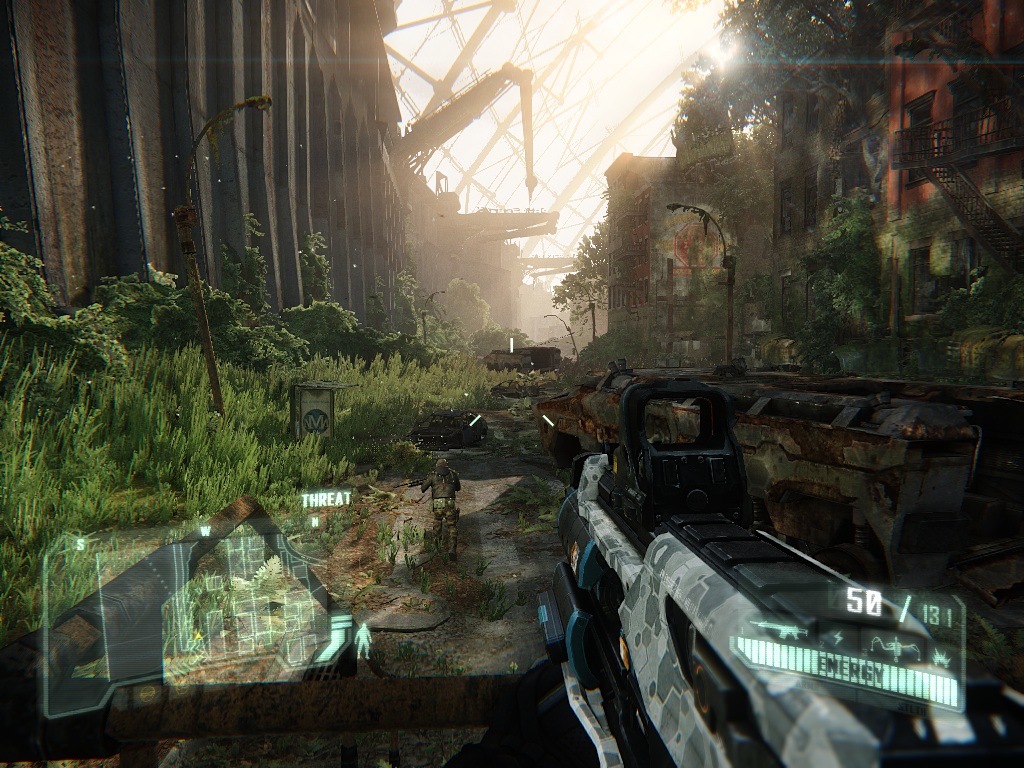Image resolution: width=1024 pixels, height=768 pixels.
Task: Click the explosive burst icon
Action: tap(941, 659)
